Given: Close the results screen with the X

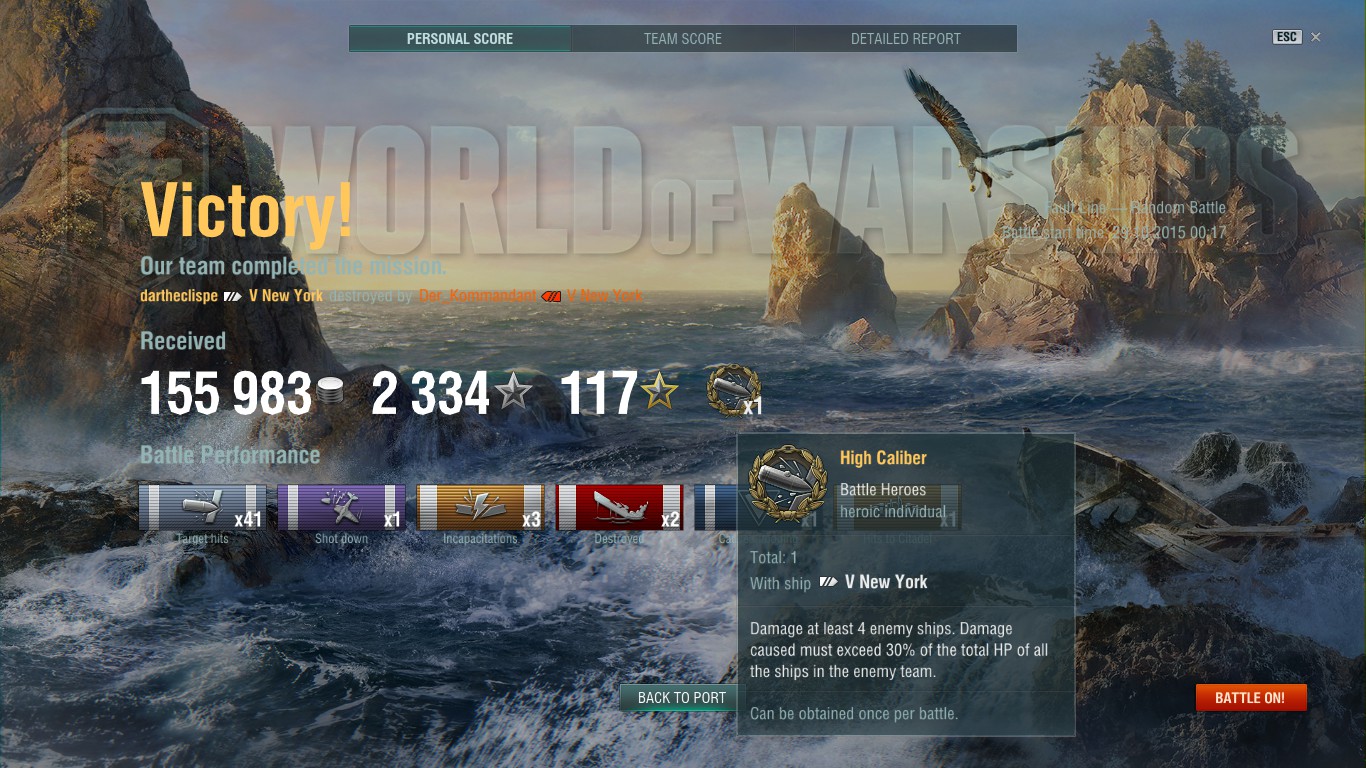Looking at the screenshot, I should point(1316,37).
